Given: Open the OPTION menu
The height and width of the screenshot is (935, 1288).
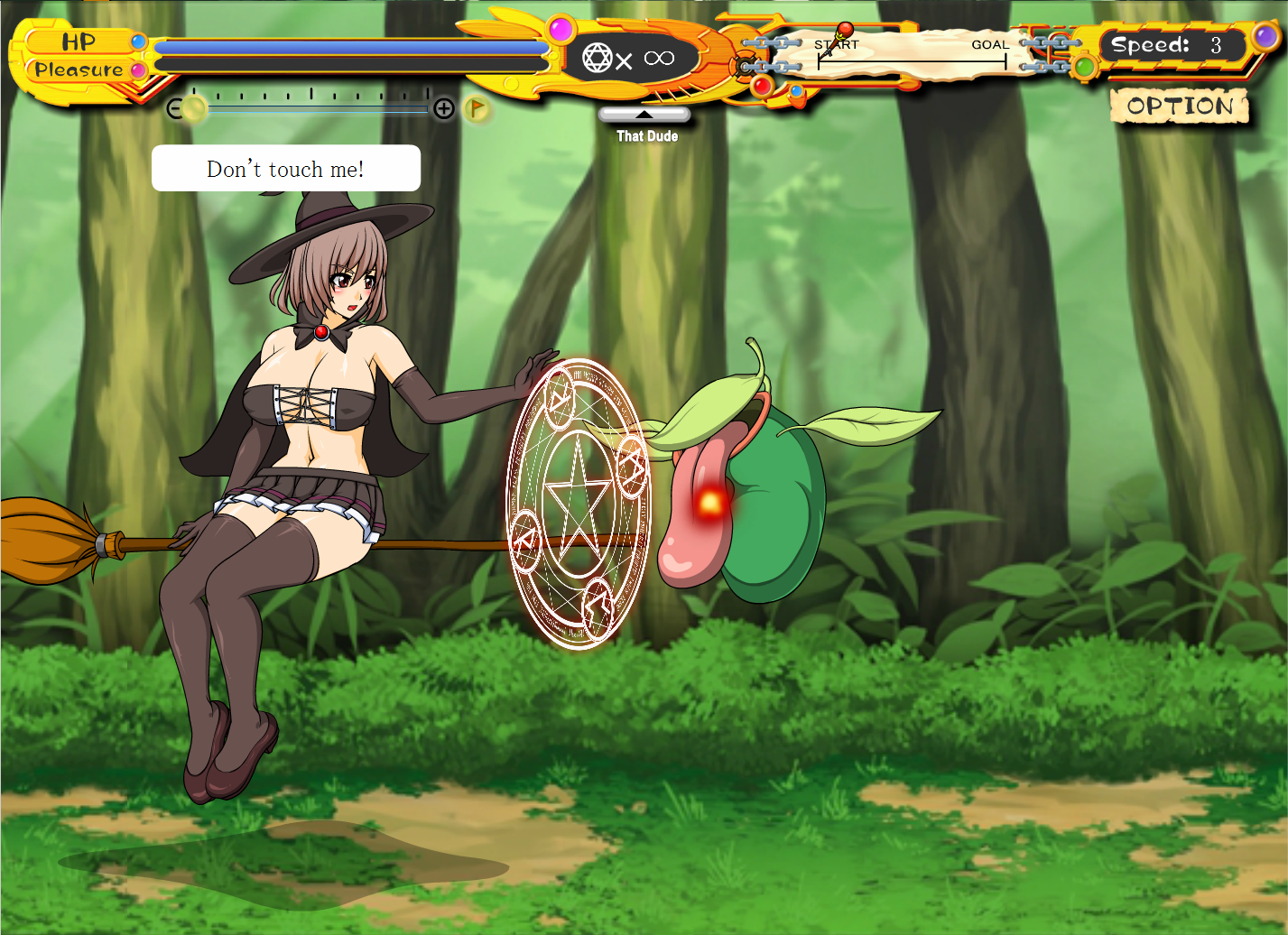Looking at the screenshot, I should 1179,106.
